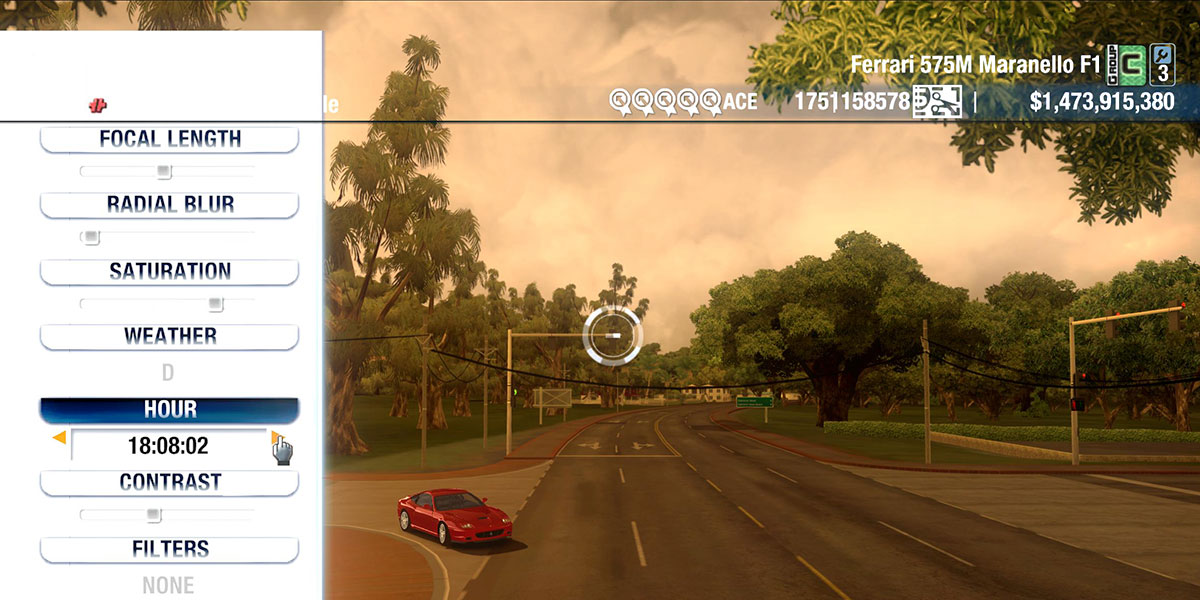
Task: Click the Saturation slider handle
Action: click(x=215, y=304)
